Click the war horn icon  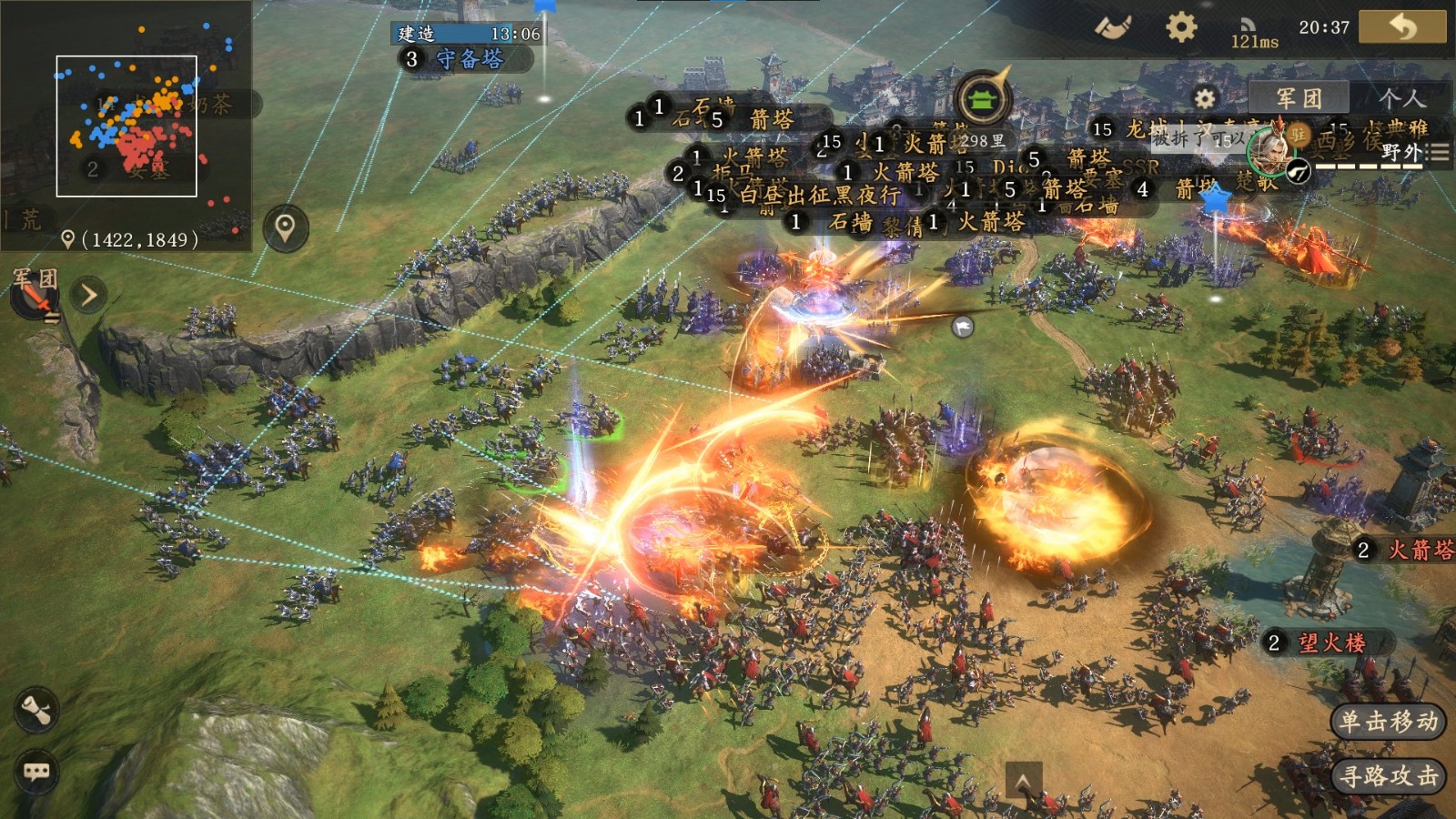tap(1112, 26)
